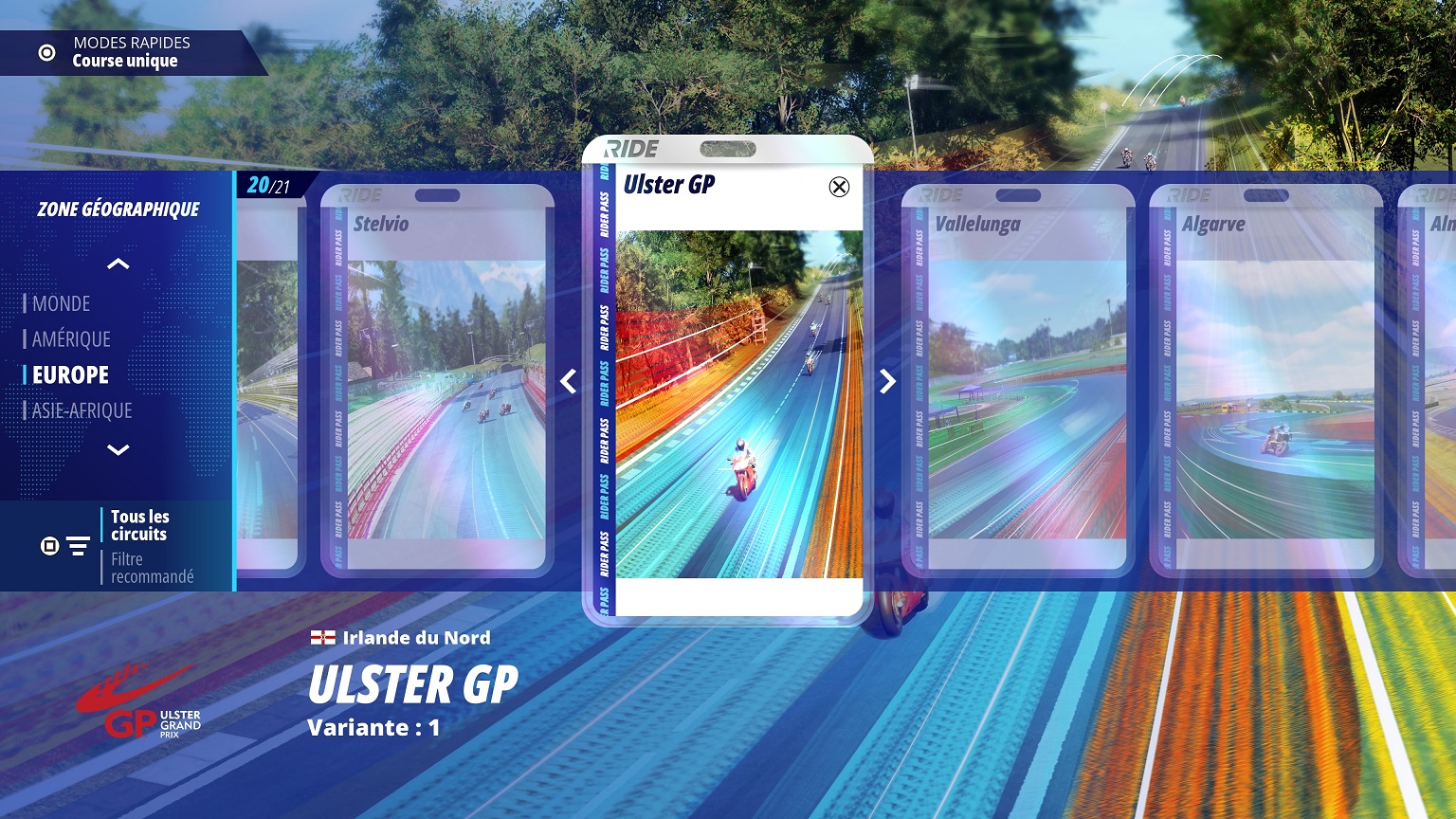Select the AMÉRIQUE region

click(71, 339)
